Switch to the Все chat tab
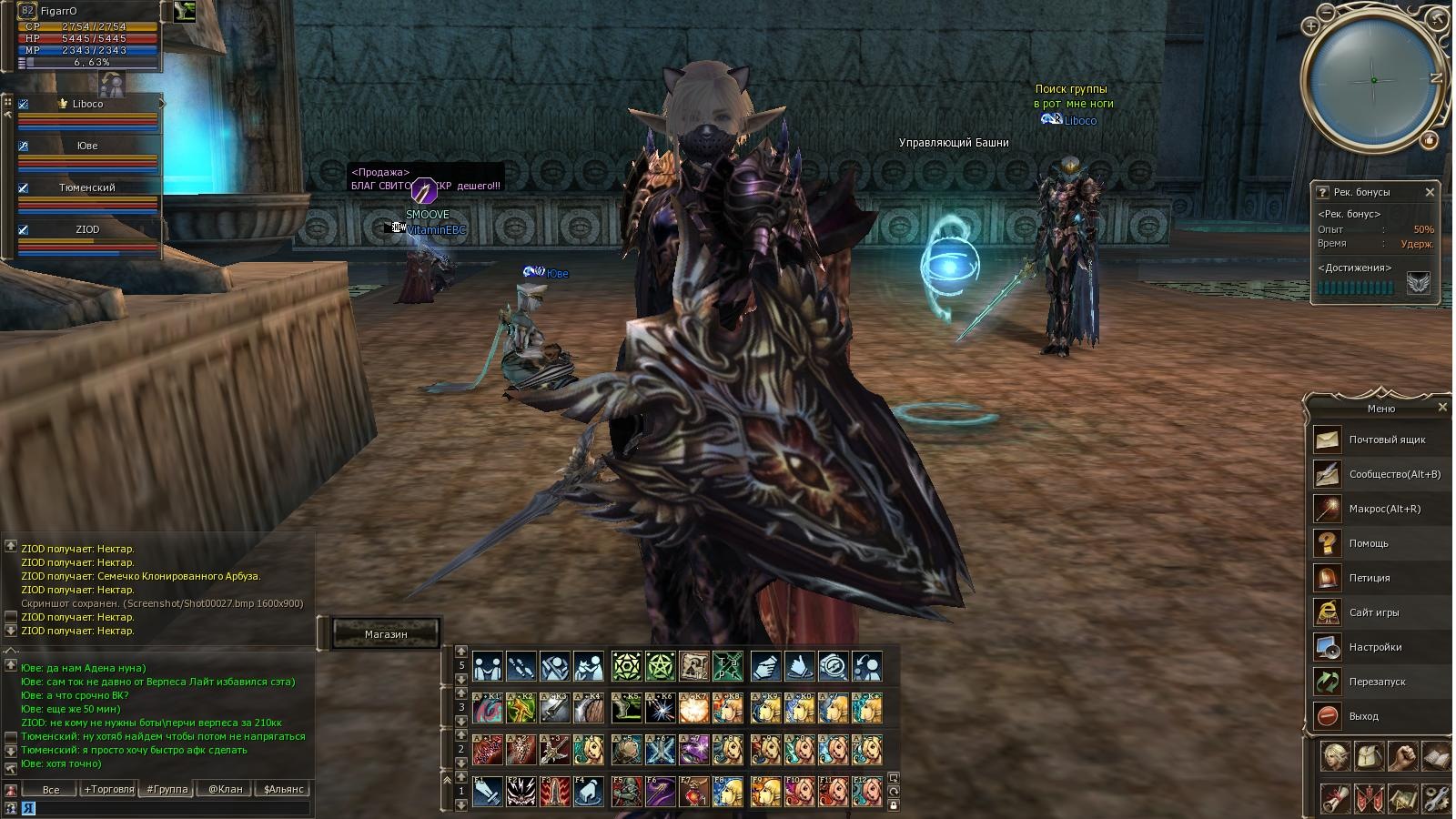The height and width of the screenshot is (819, 1456). tap(51, 789)
